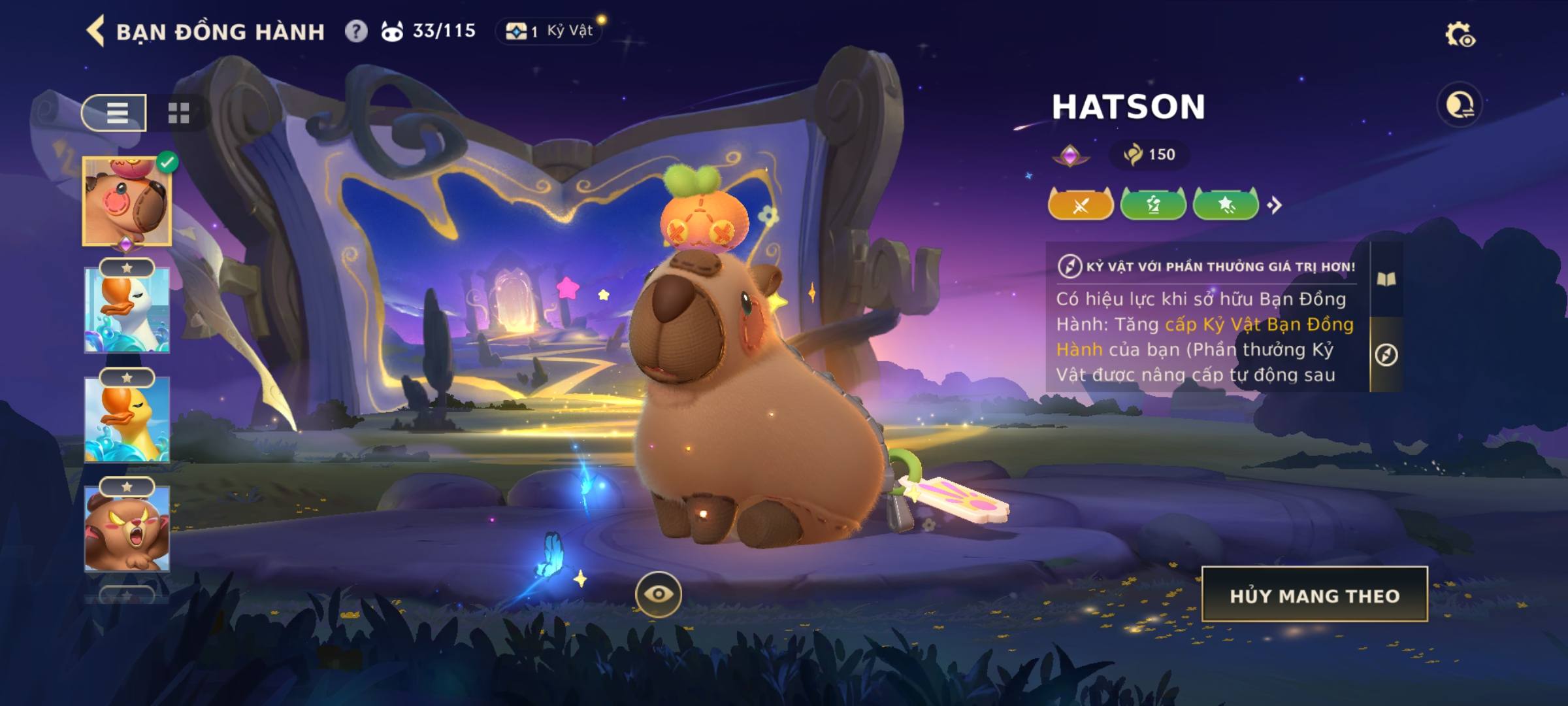Screen dimensions: 1568x706
Task: Click the round profile icon near Hatson's name
Action: [x=1460, y=105]
